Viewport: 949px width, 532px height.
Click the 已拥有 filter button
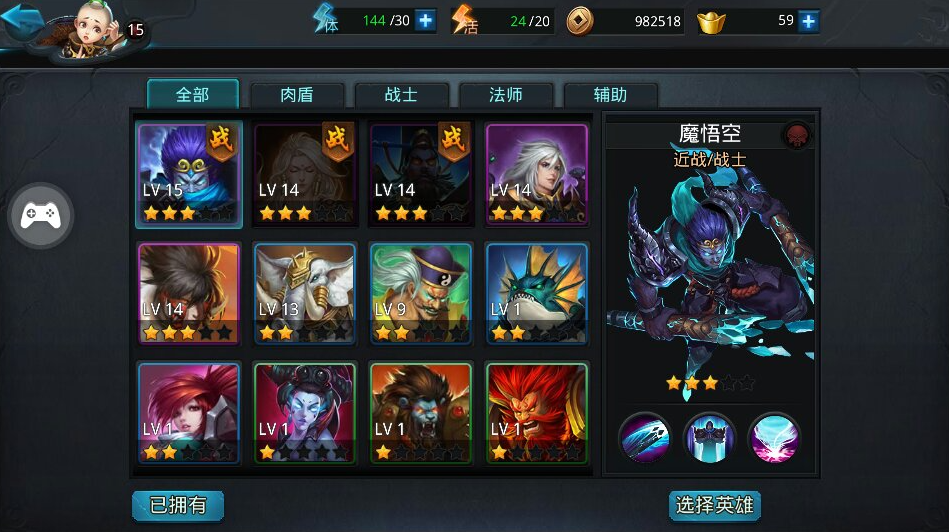[178, 505]
